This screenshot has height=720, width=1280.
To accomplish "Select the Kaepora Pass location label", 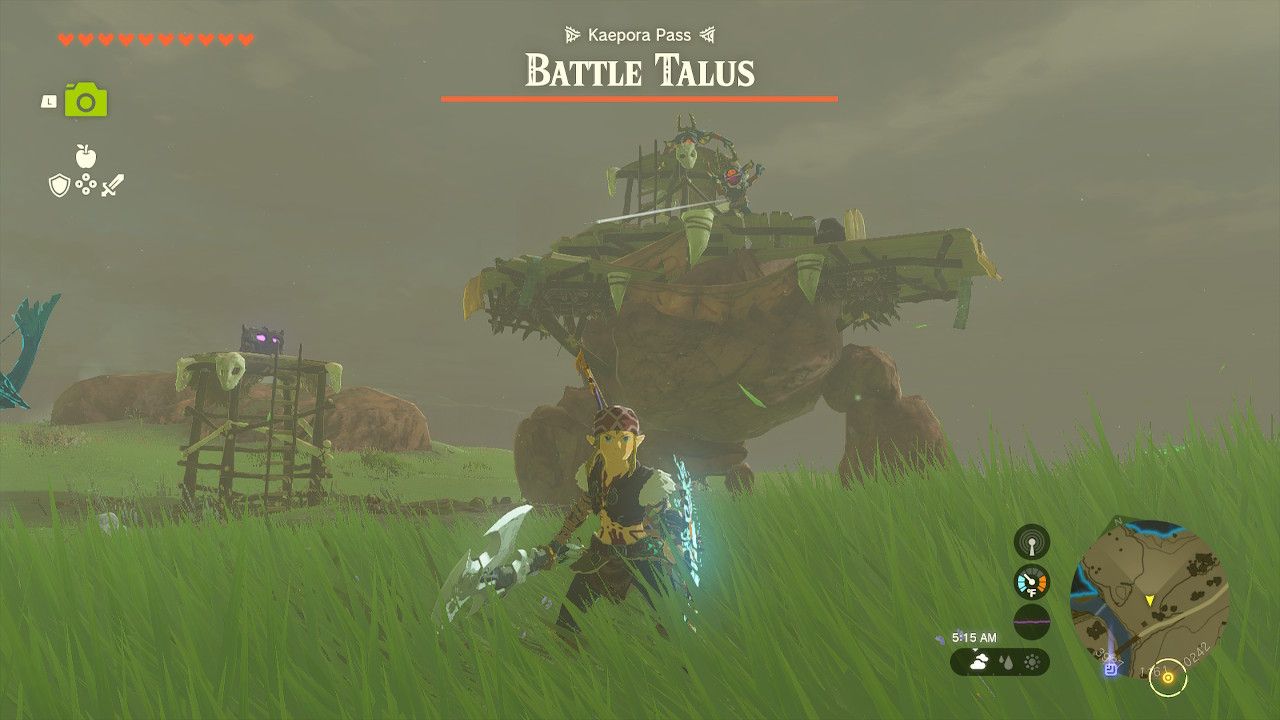I will click(639, 34).
